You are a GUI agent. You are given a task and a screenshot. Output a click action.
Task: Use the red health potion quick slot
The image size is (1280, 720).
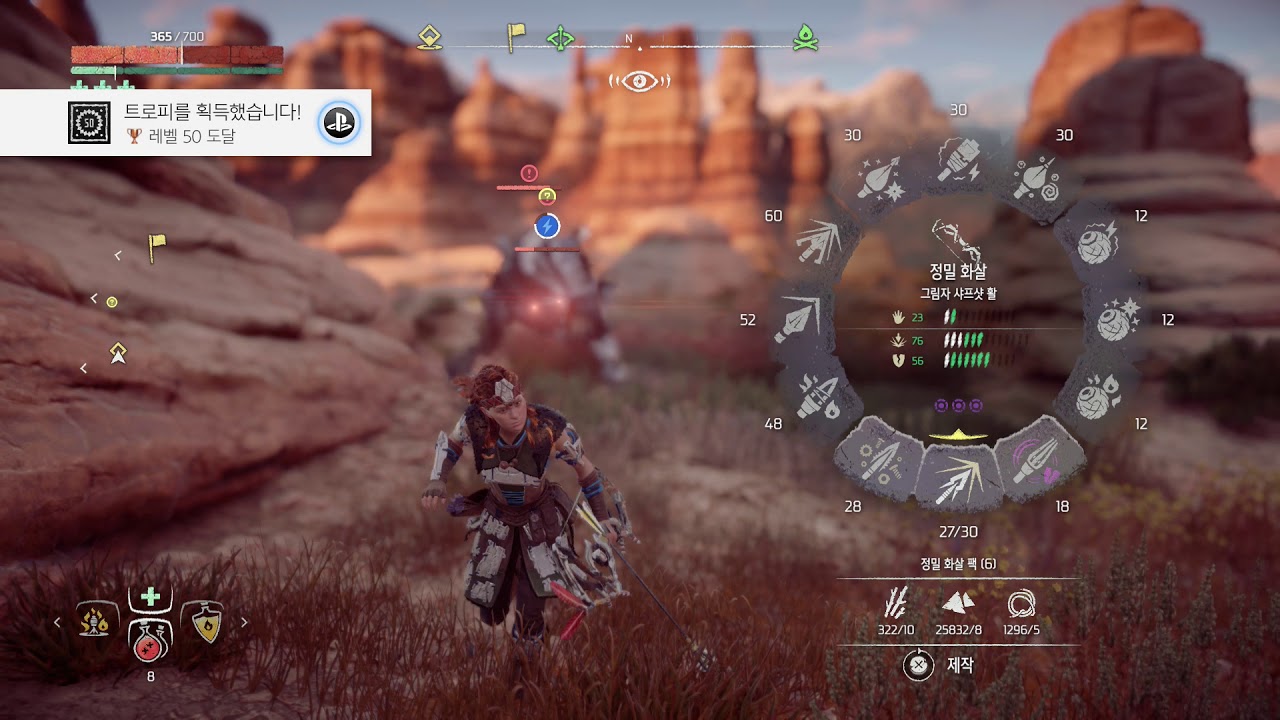tap(150, 642)
